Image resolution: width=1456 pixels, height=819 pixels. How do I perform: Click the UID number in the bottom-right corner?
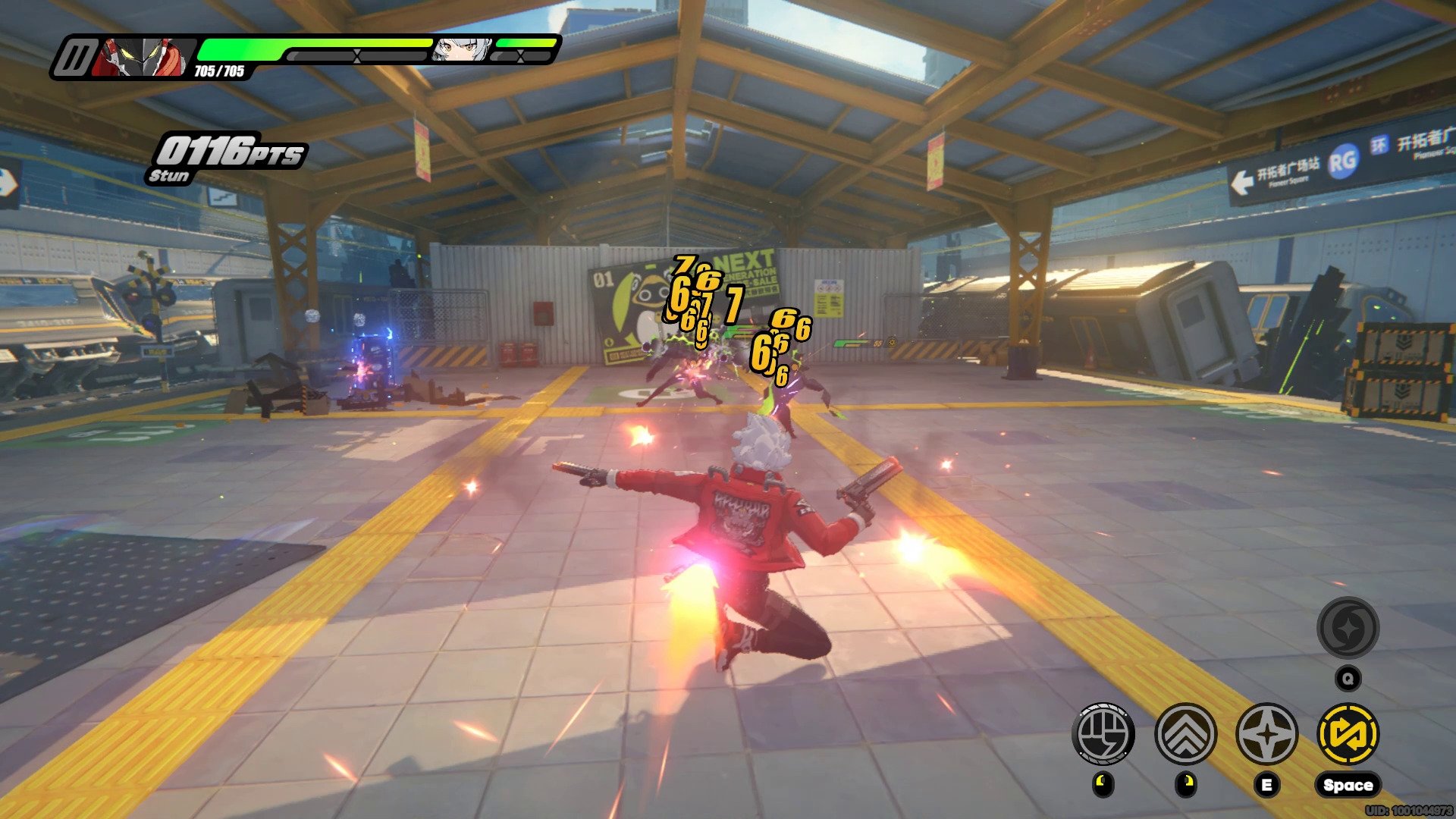click(1410, 809)
